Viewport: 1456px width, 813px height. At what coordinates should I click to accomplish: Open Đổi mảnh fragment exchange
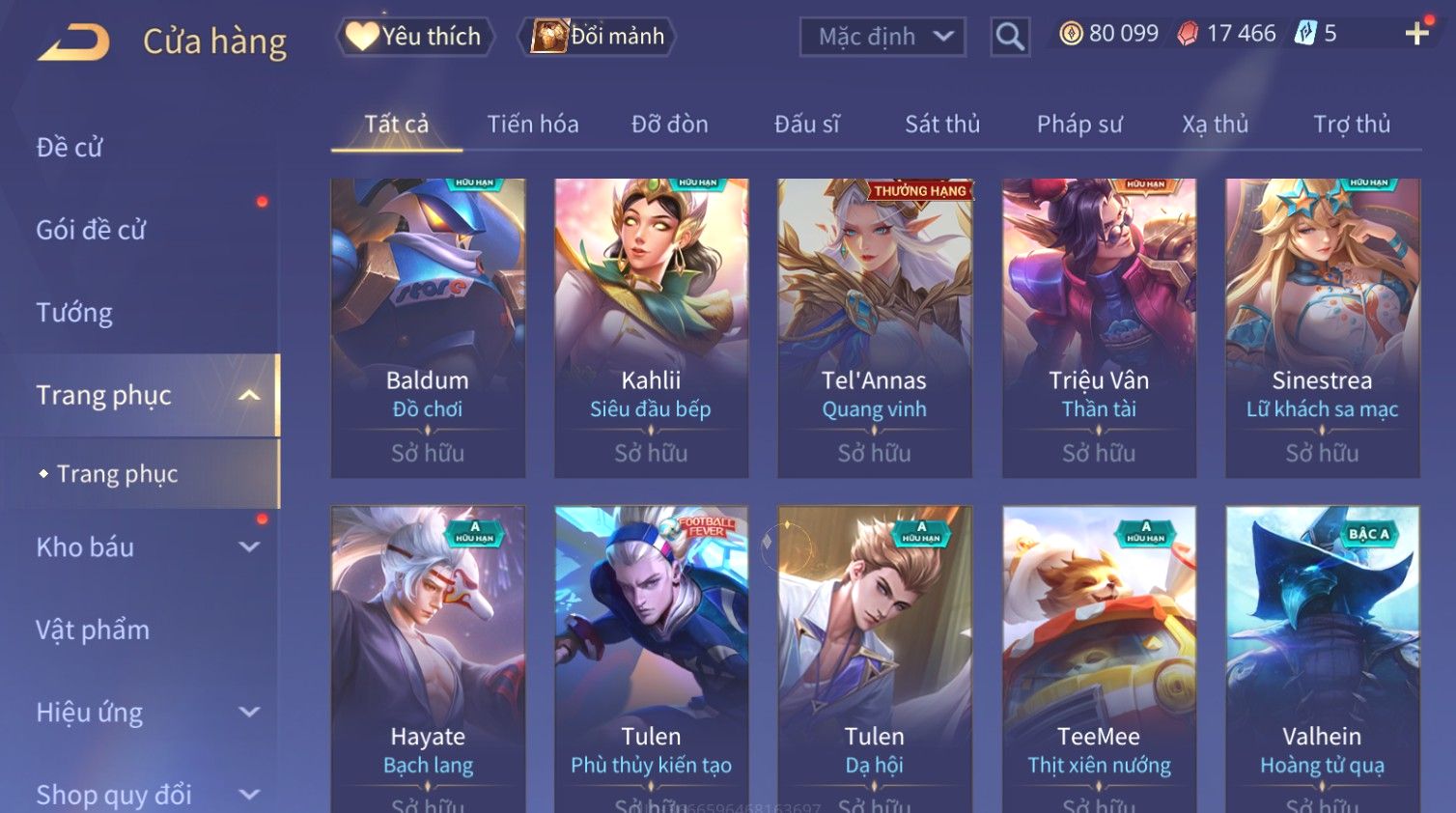[599, 37]
